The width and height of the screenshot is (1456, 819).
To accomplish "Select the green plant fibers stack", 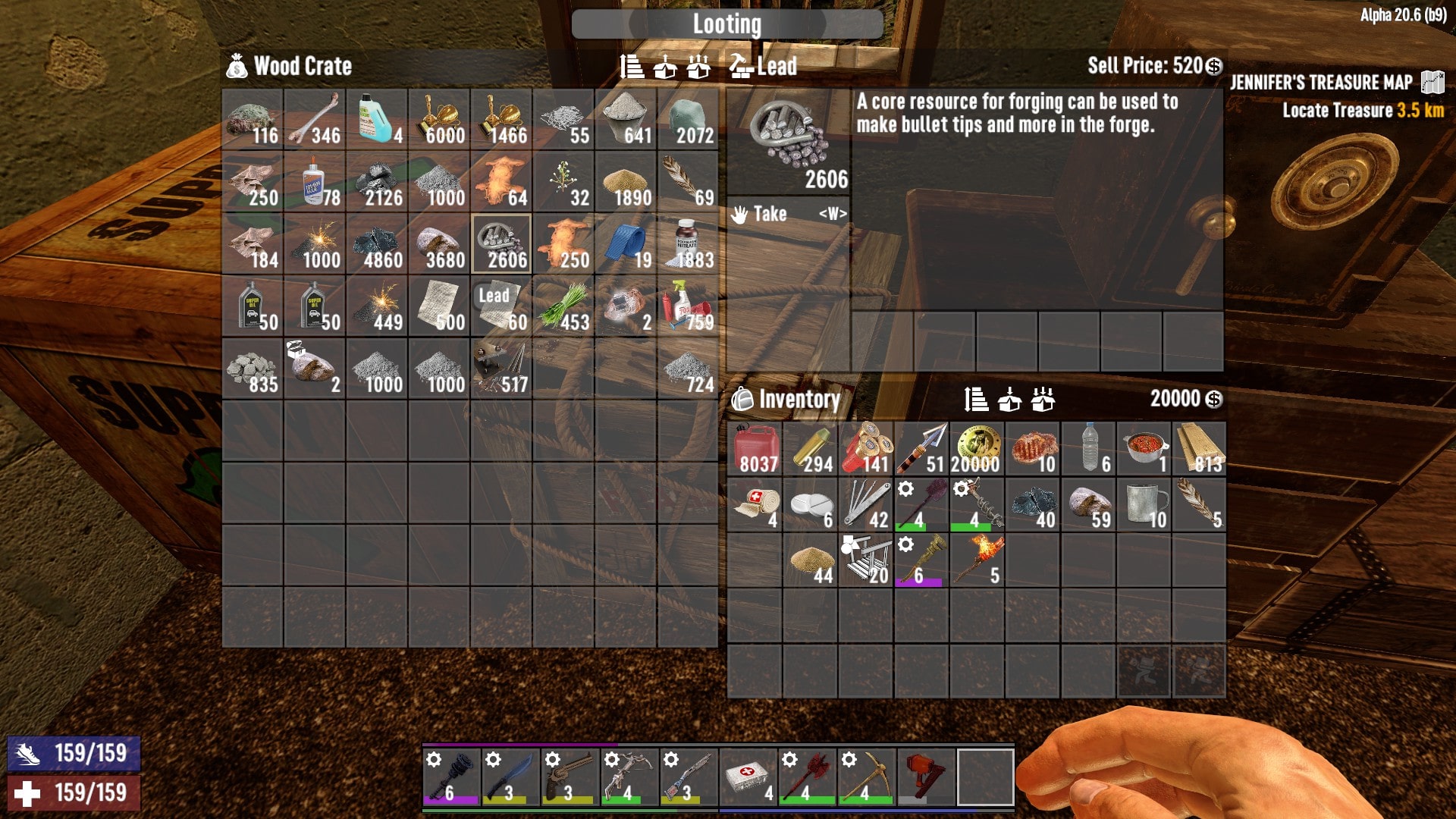I will (563, 306).
